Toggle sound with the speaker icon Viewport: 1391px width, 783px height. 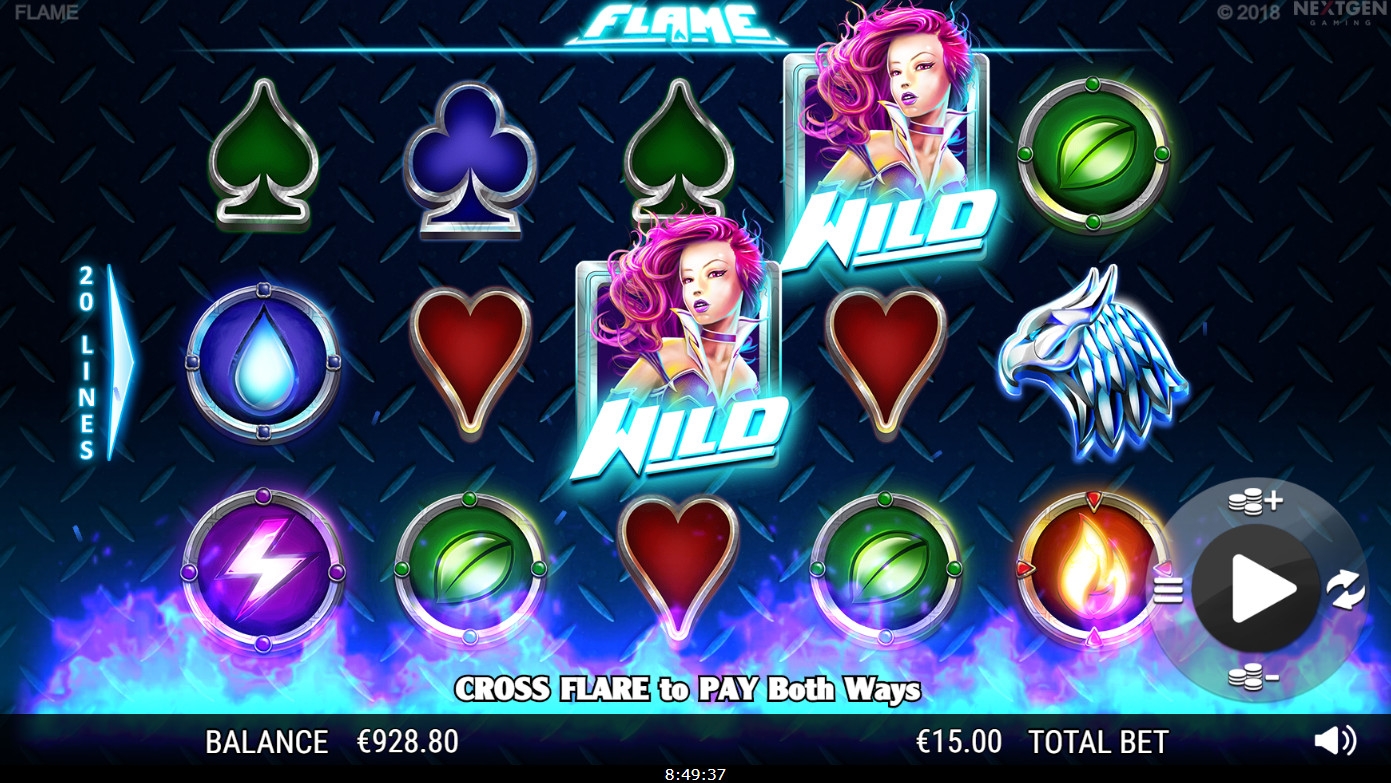click(x=1334, y=740)
